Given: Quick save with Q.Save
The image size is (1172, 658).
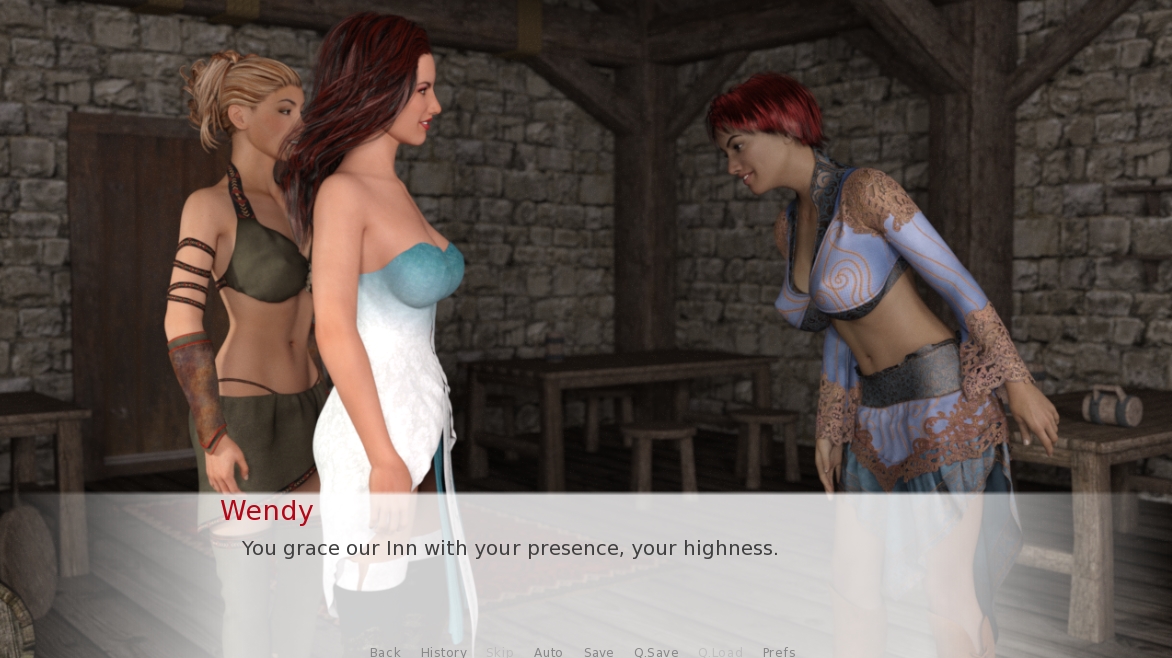Looking at the screenshot, I should pos(656,652).
